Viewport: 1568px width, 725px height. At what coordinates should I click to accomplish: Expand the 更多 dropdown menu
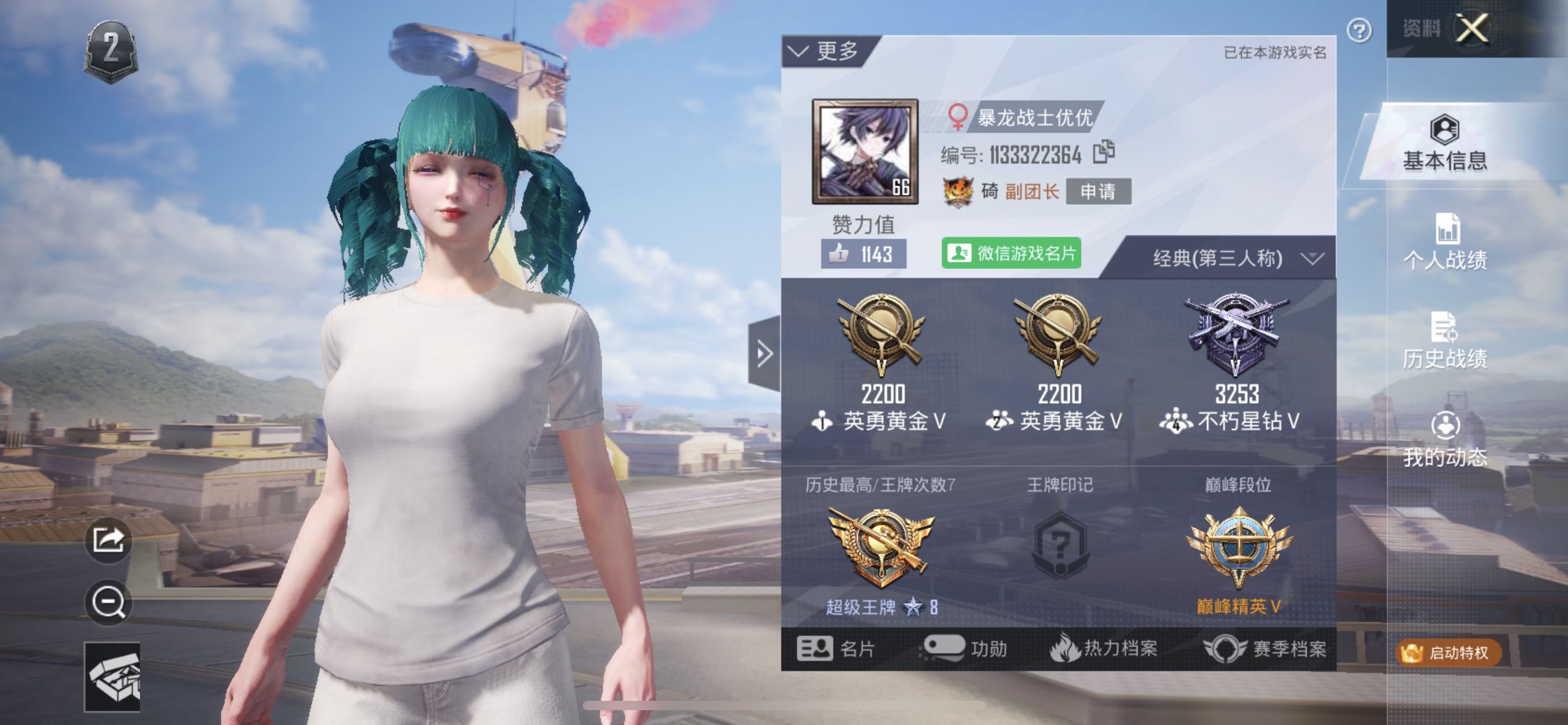pos(826,51)
